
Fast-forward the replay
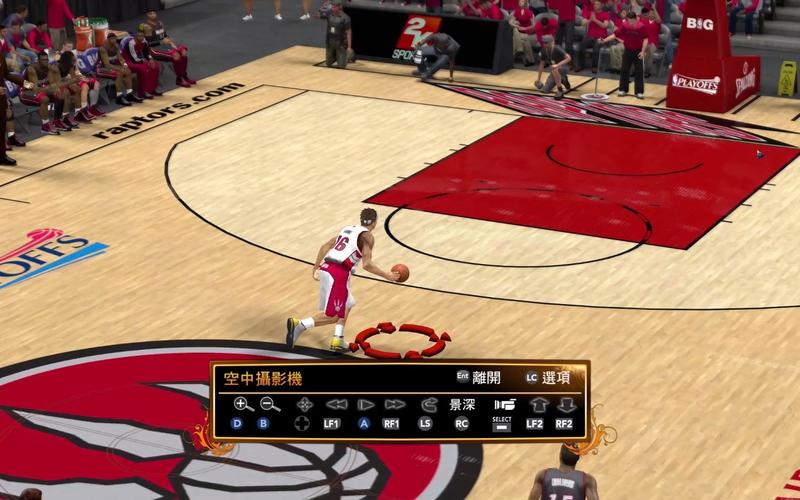394,404
